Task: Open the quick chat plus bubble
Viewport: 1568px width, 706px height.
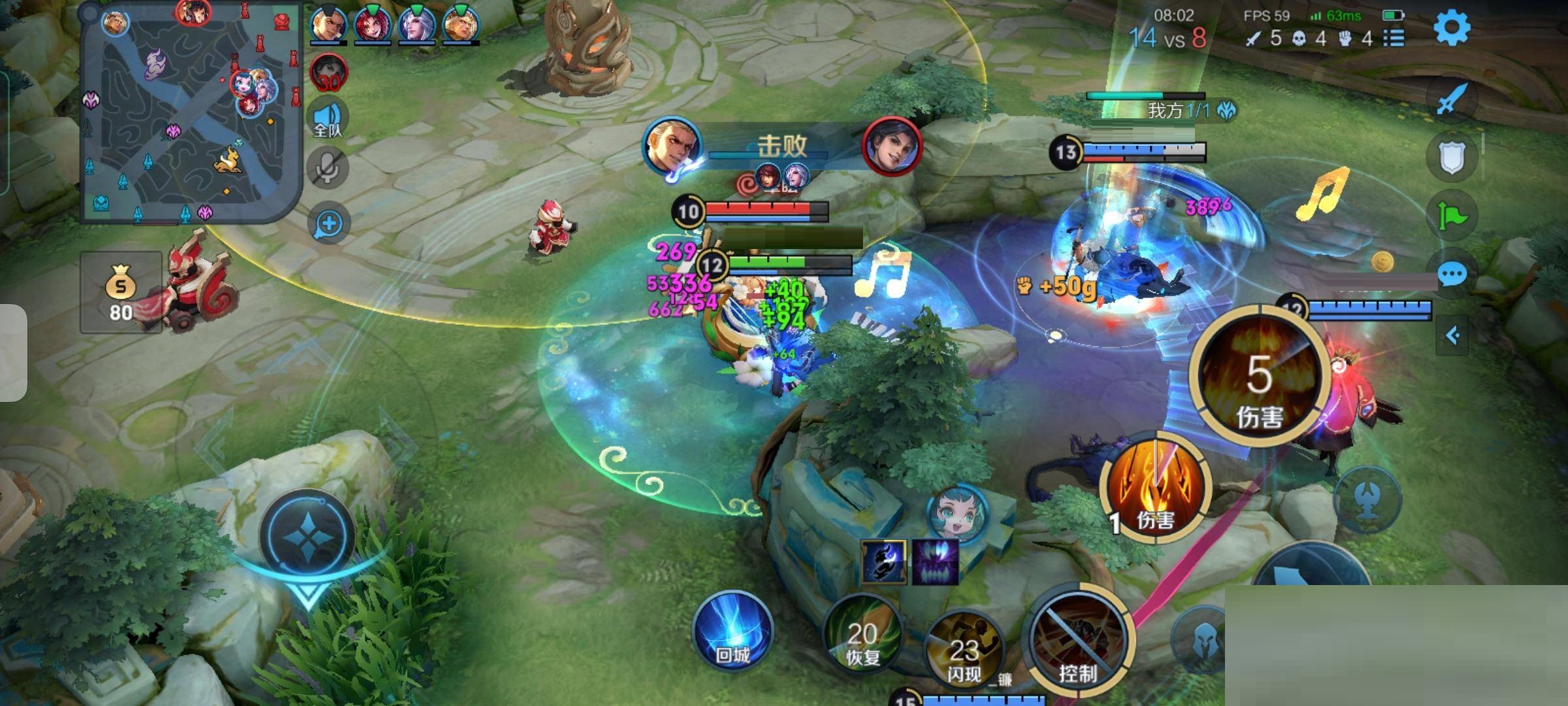Action: (x=329, y=224)
